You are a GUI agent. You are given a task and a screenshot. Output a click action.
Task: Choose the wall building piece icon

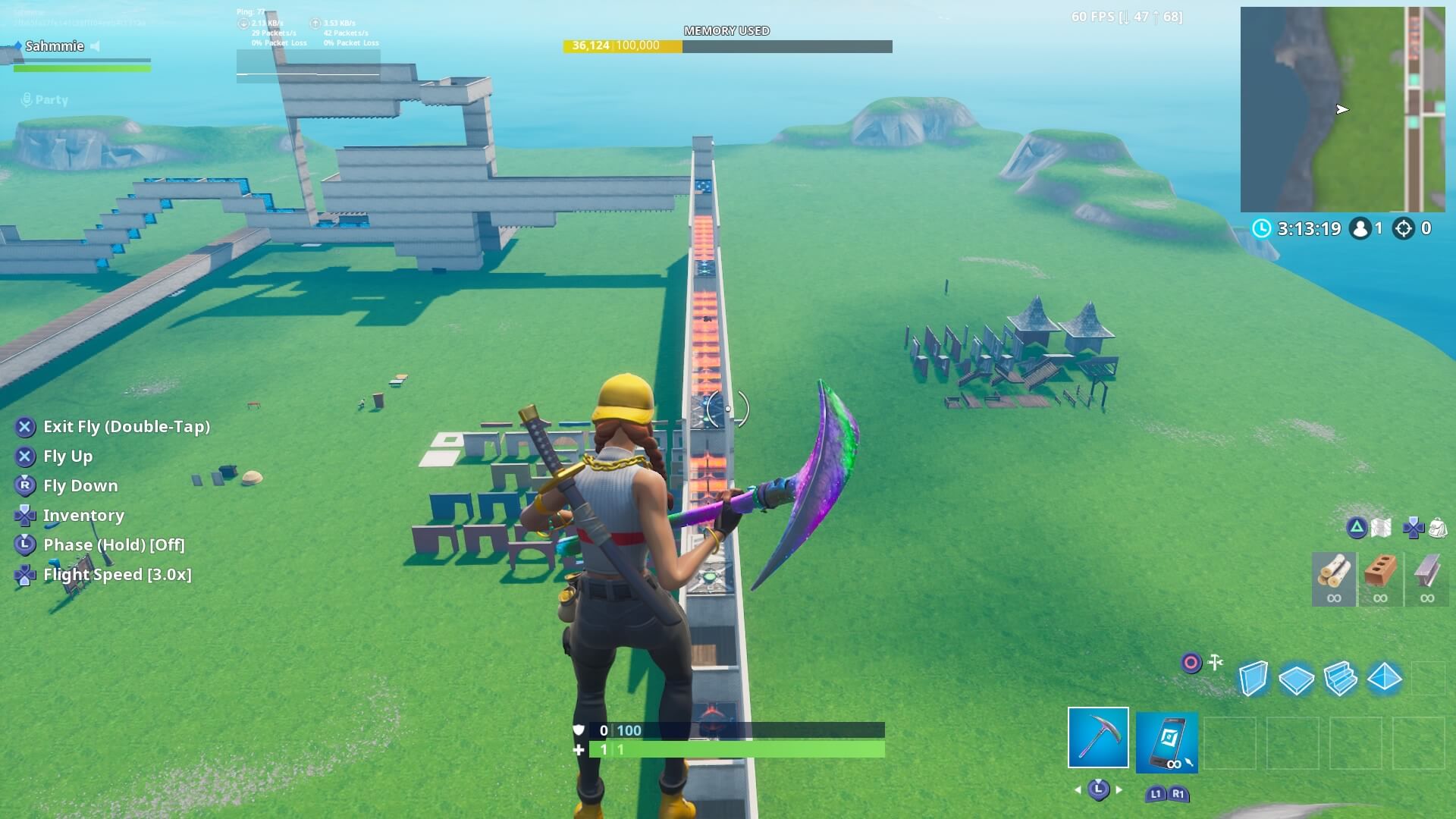pyautogui.click(x=1254, y=679)
